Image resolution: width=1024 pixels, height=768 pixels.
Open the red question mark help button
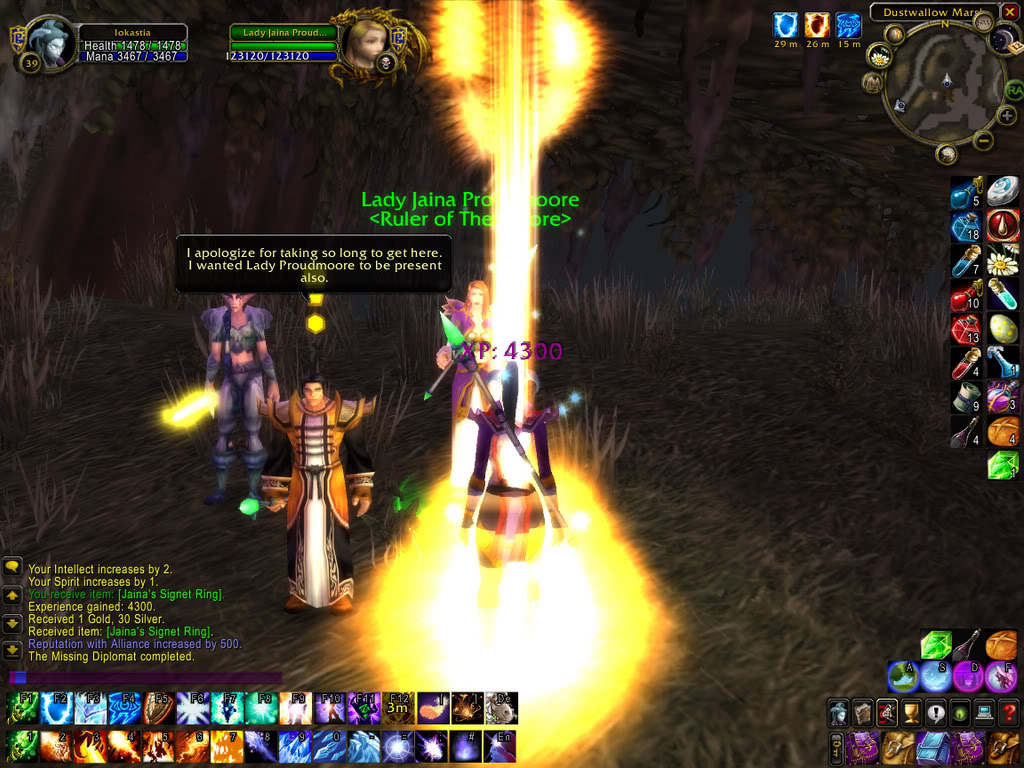click(1008, 712)
